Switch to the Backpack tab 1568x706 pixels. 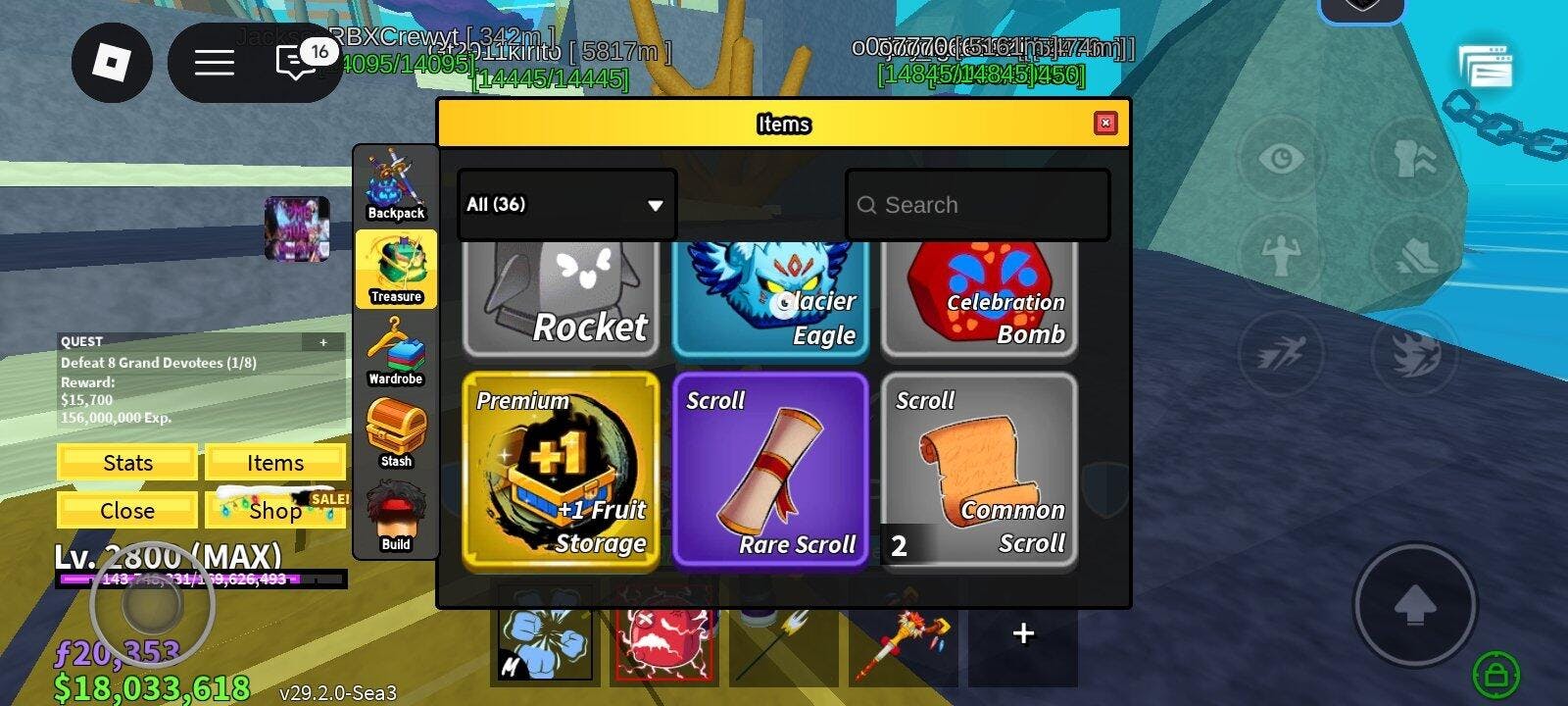click(396, 185)
